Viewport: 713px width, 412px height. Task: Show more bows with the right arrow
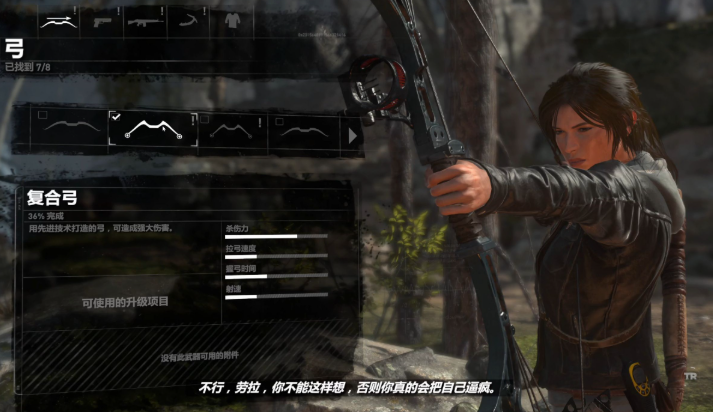coord(351,133)
